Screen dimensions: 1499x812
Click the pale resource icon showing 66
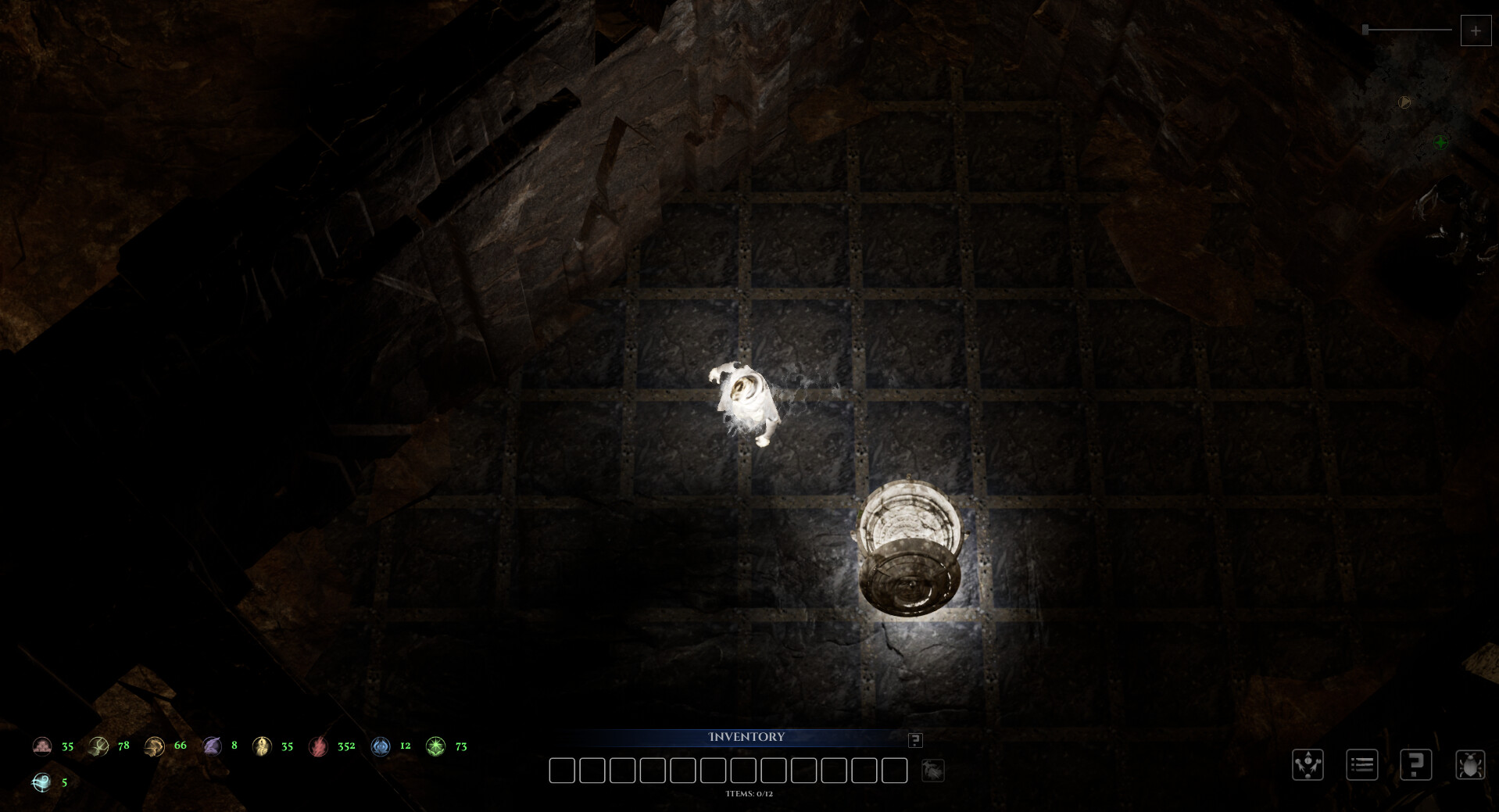pos(155,746)
